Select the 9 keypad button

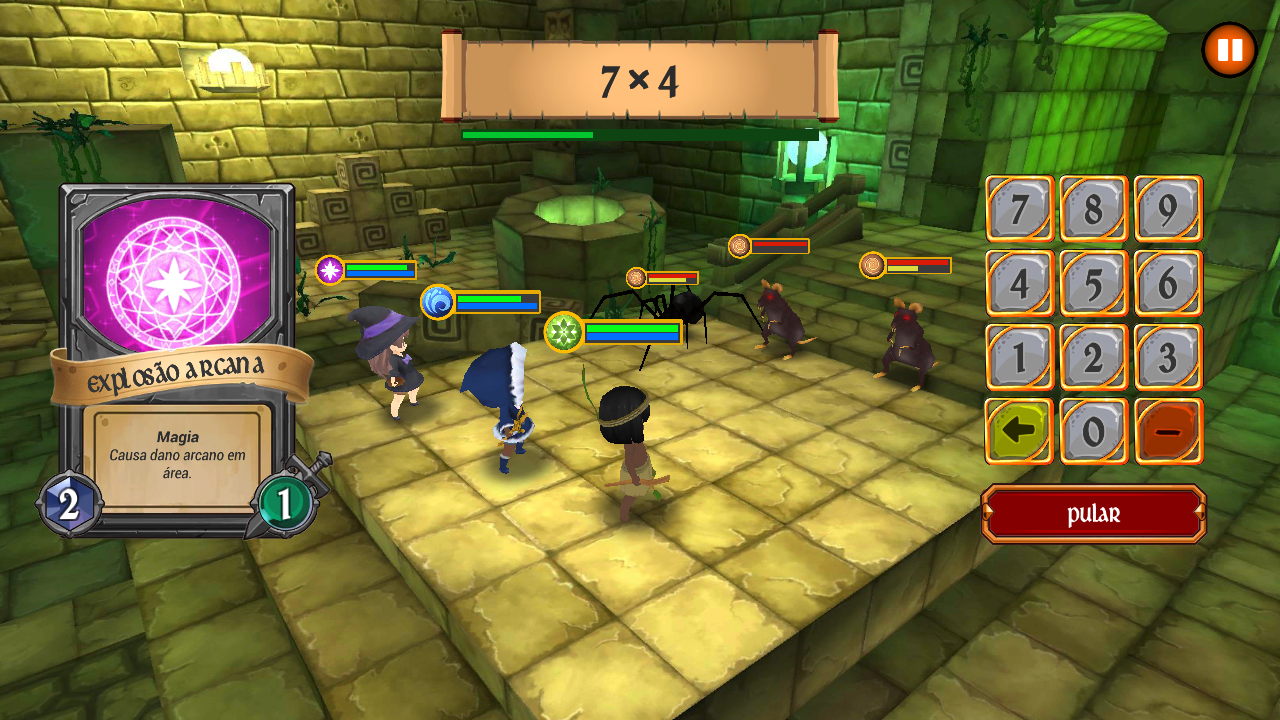(x=1168, y=209)
